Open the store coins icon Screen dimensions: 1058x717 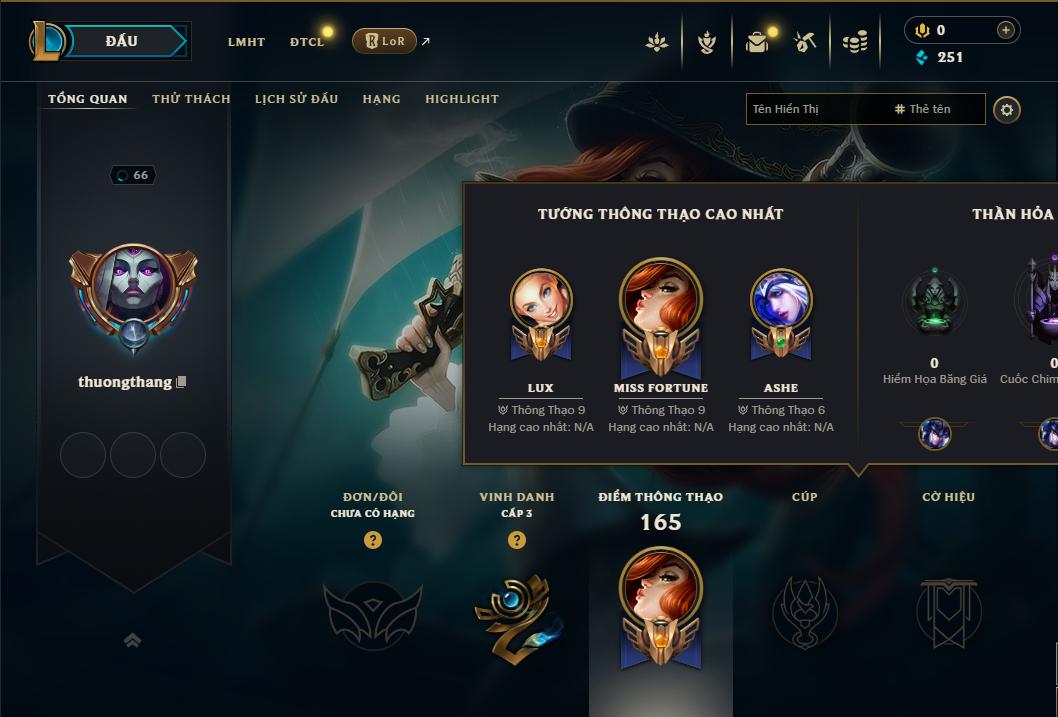click(854, 42)
